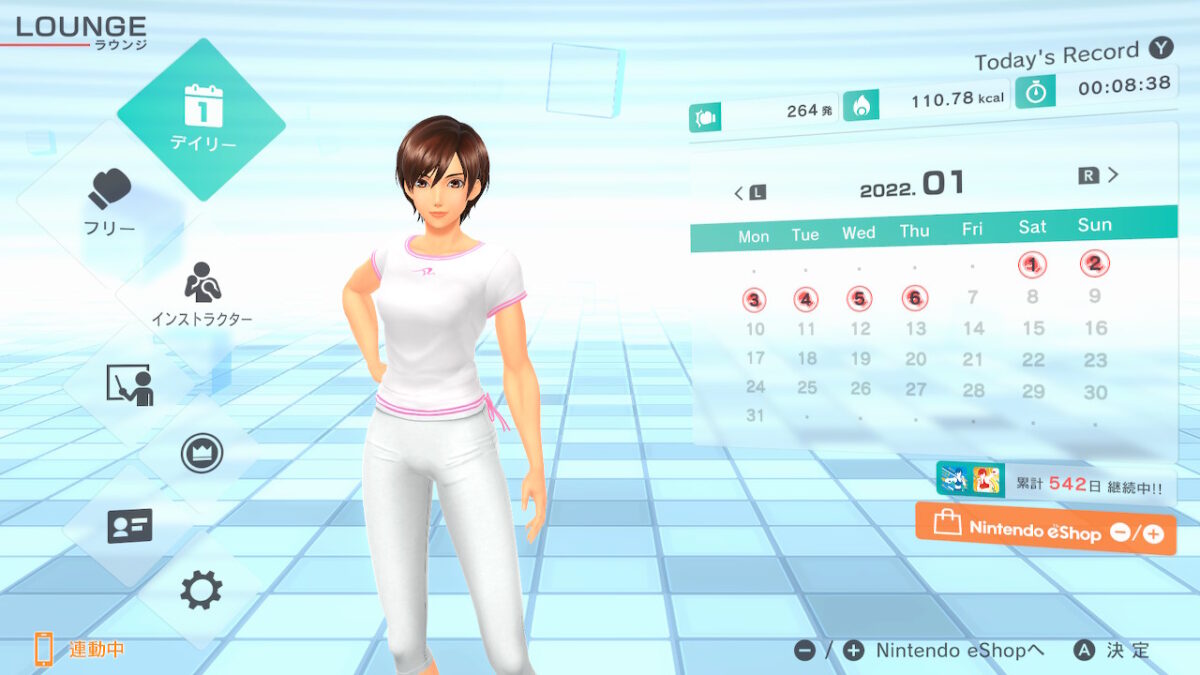Select January 15 on the calendar

(x=1033, y=328)
